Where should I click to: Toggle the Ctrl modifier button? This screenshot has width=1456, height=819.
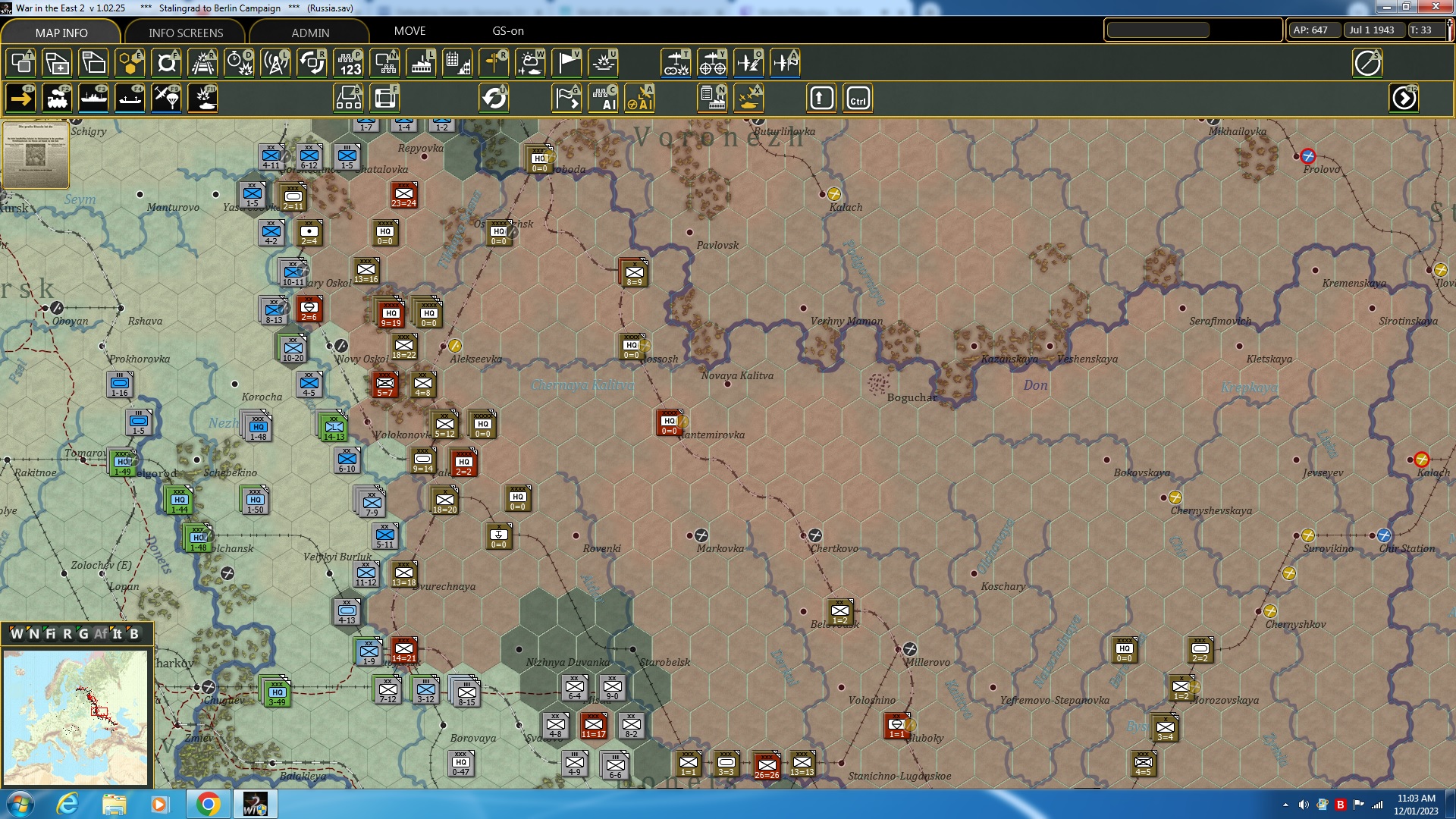[x=859, y=98]
